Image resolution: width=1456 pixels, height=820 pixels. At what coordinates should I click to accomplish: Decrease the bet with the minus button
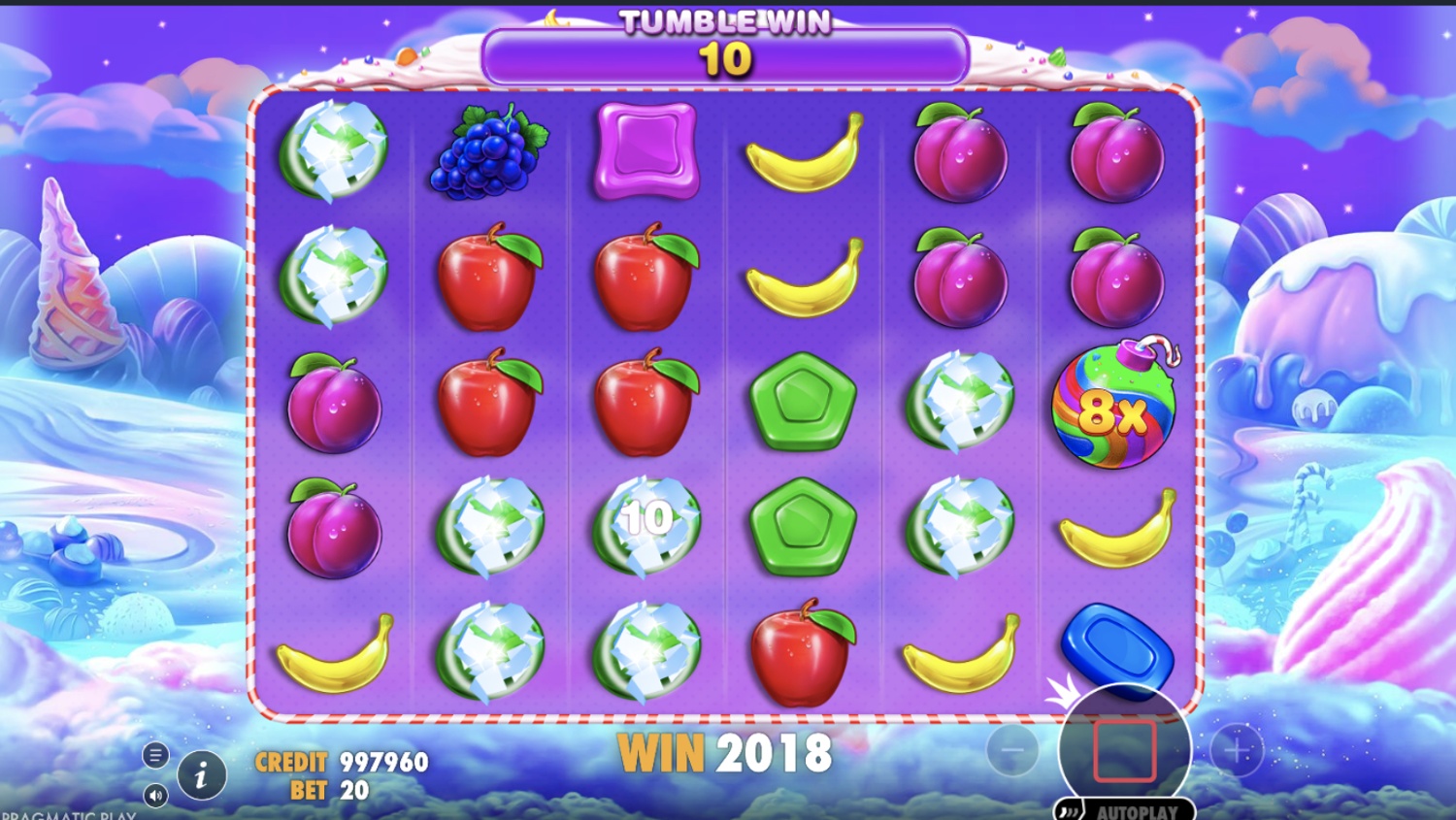(x=1011, y=750)
